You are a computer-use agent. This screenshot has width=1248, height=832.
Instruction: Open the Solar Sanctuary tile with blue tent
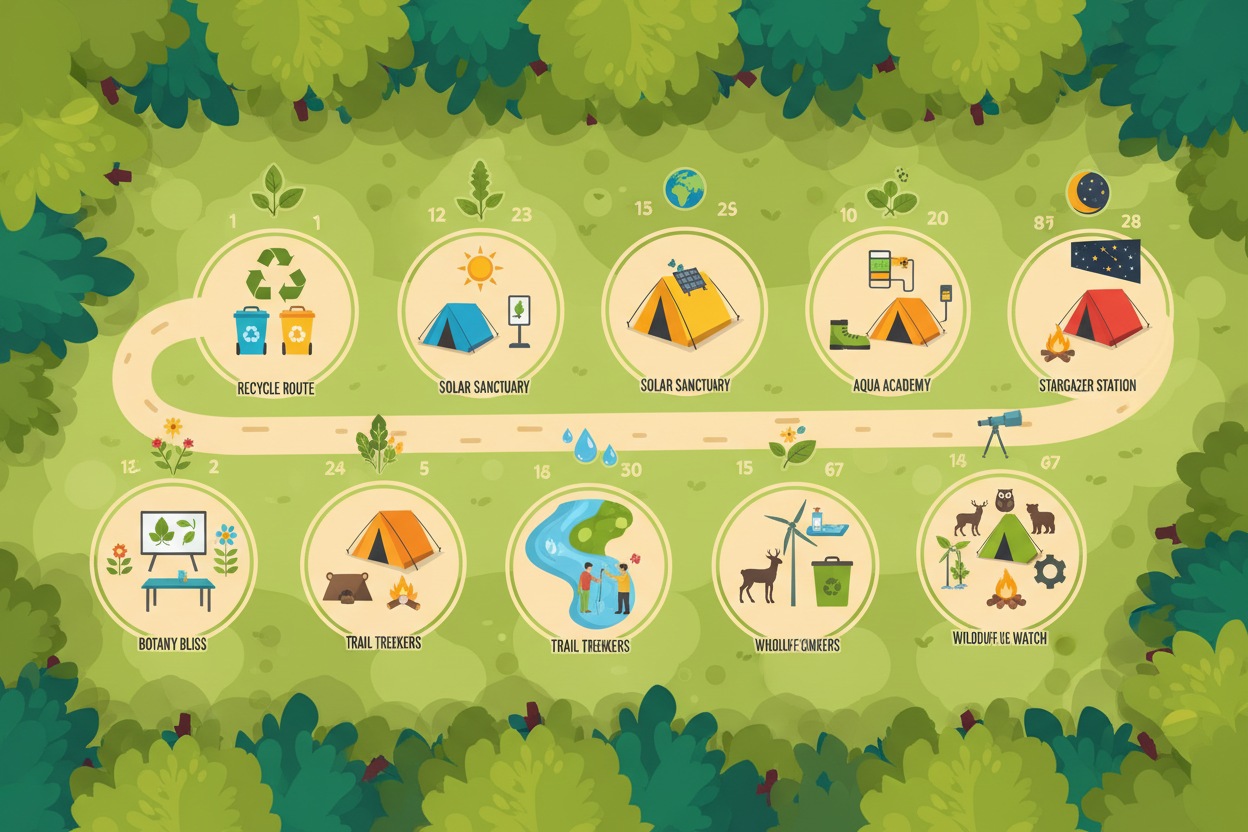[x=481, y=310]
